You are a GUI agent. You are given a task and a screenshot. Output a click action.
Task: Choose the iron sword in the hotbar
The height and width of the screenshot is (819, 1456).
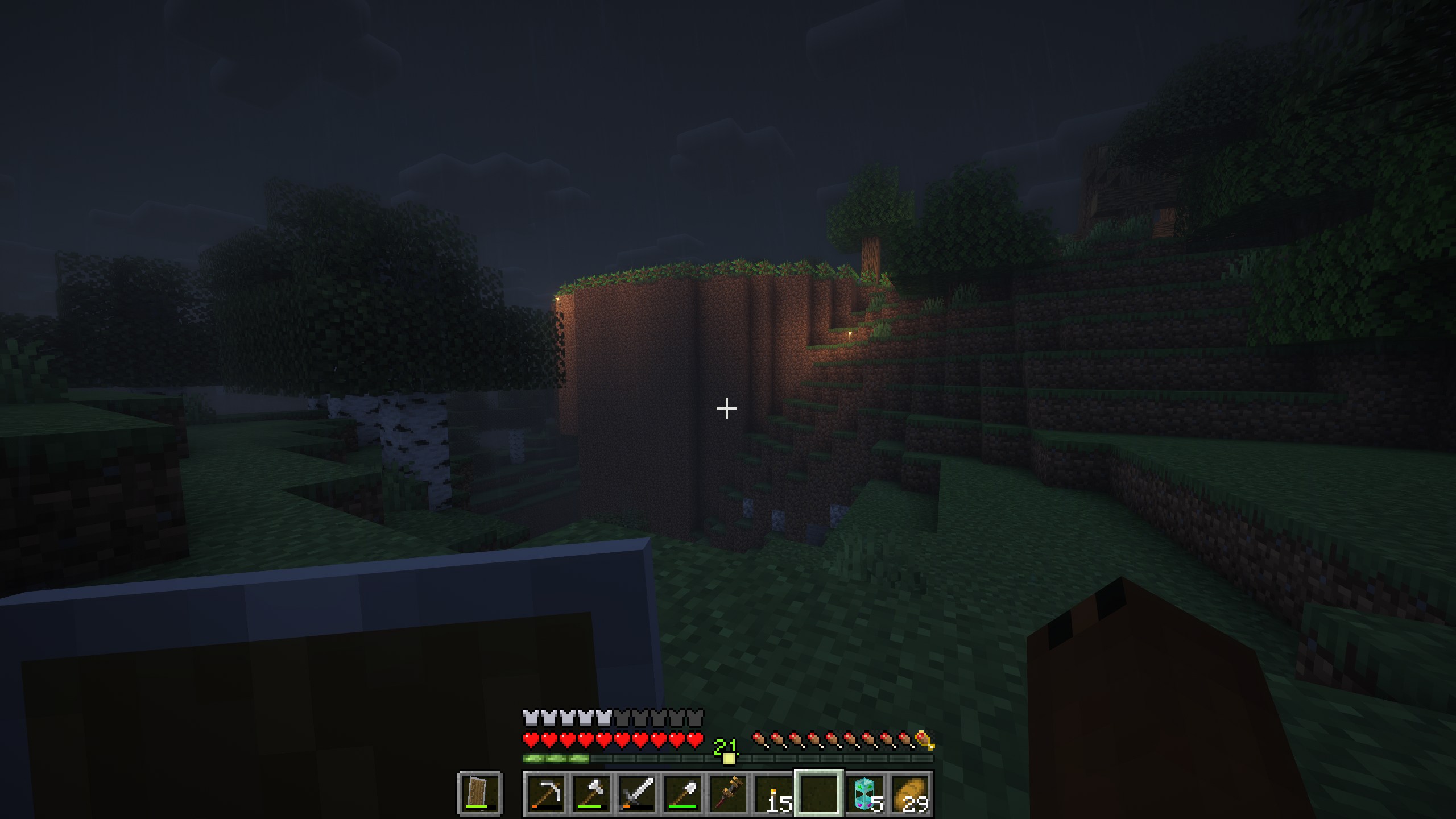click(636, 793)
